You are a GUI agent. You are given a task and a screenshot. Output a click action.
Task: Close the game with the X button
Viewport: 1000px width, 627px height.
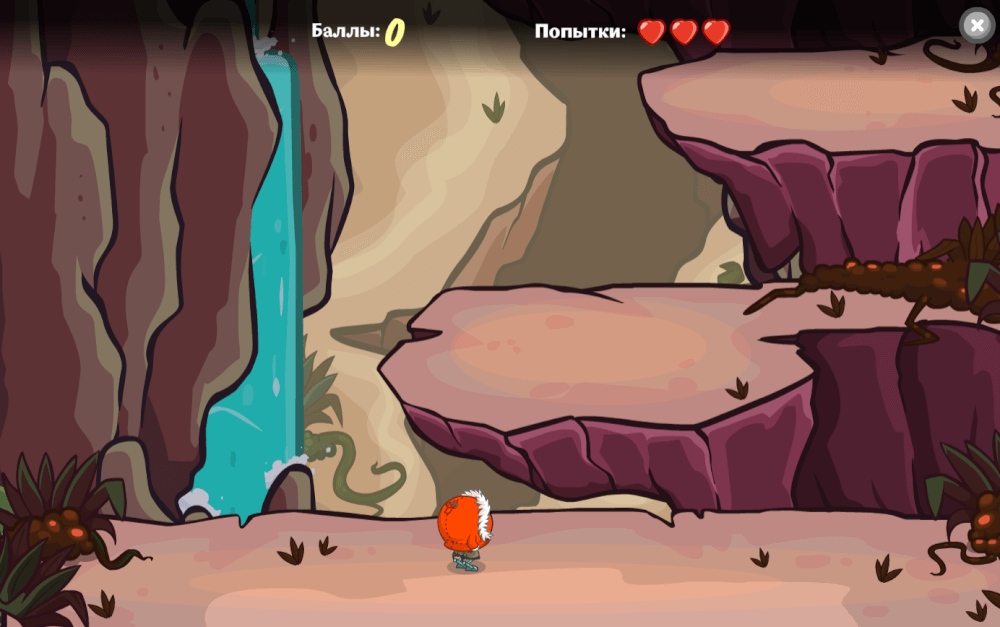pos(977,25)
